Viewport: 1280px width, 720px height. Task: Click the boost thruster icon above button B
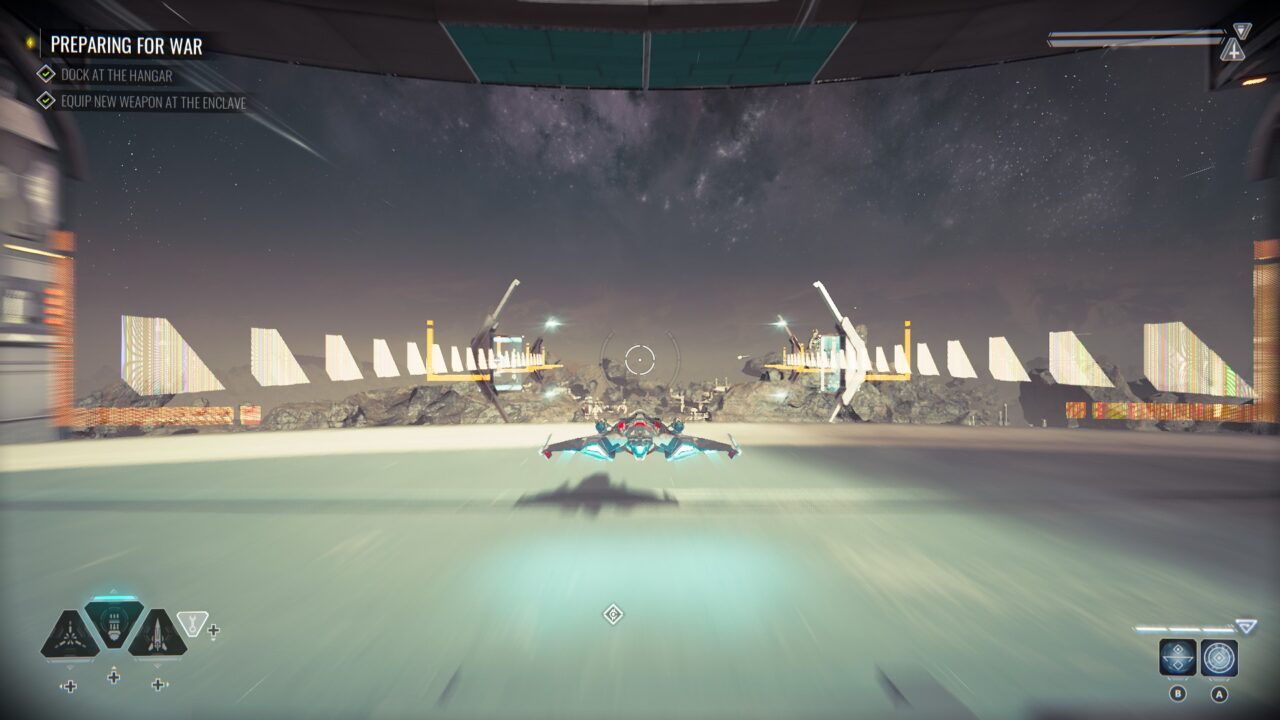pos(1178,657)
